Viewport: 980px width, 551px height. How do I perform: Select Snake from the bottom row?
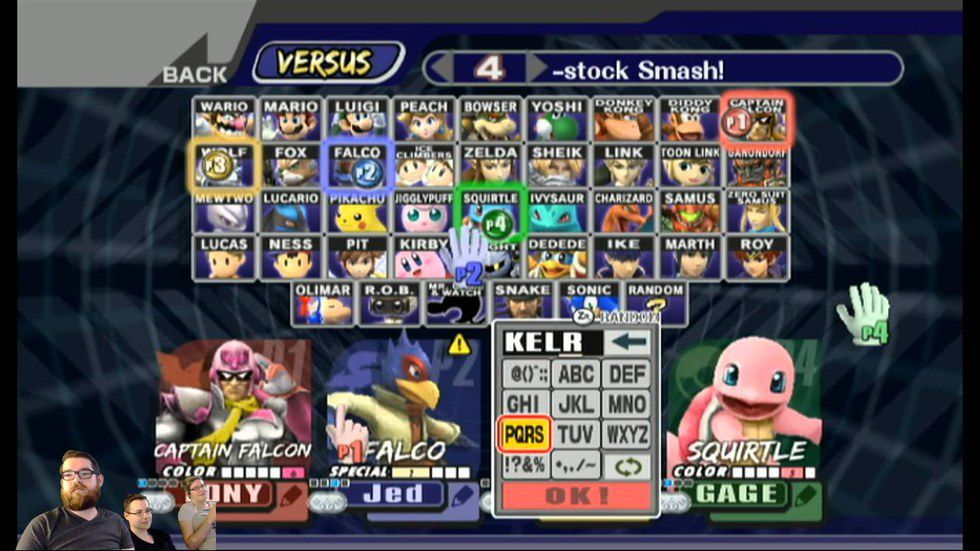[521, 302]
